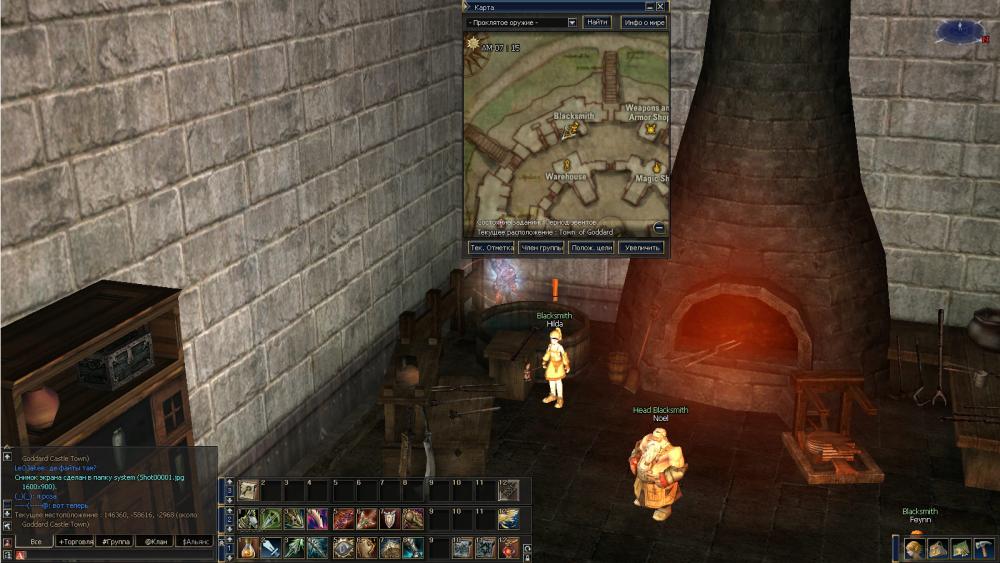Click the round minus button on the map
The image size is (1000, 563).
(x=659, y=227)
